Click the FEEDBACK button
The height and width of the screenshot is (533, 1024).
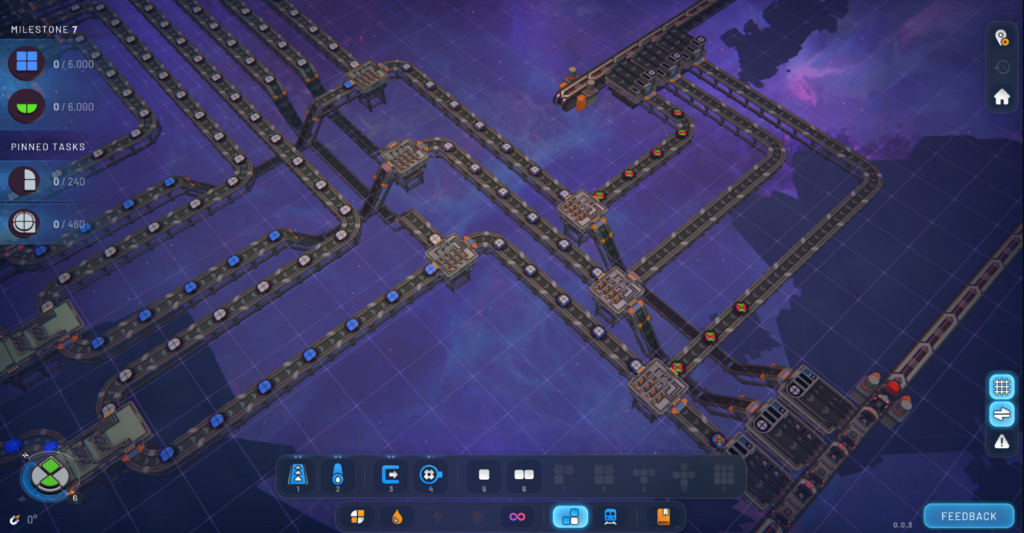point(968,516)
